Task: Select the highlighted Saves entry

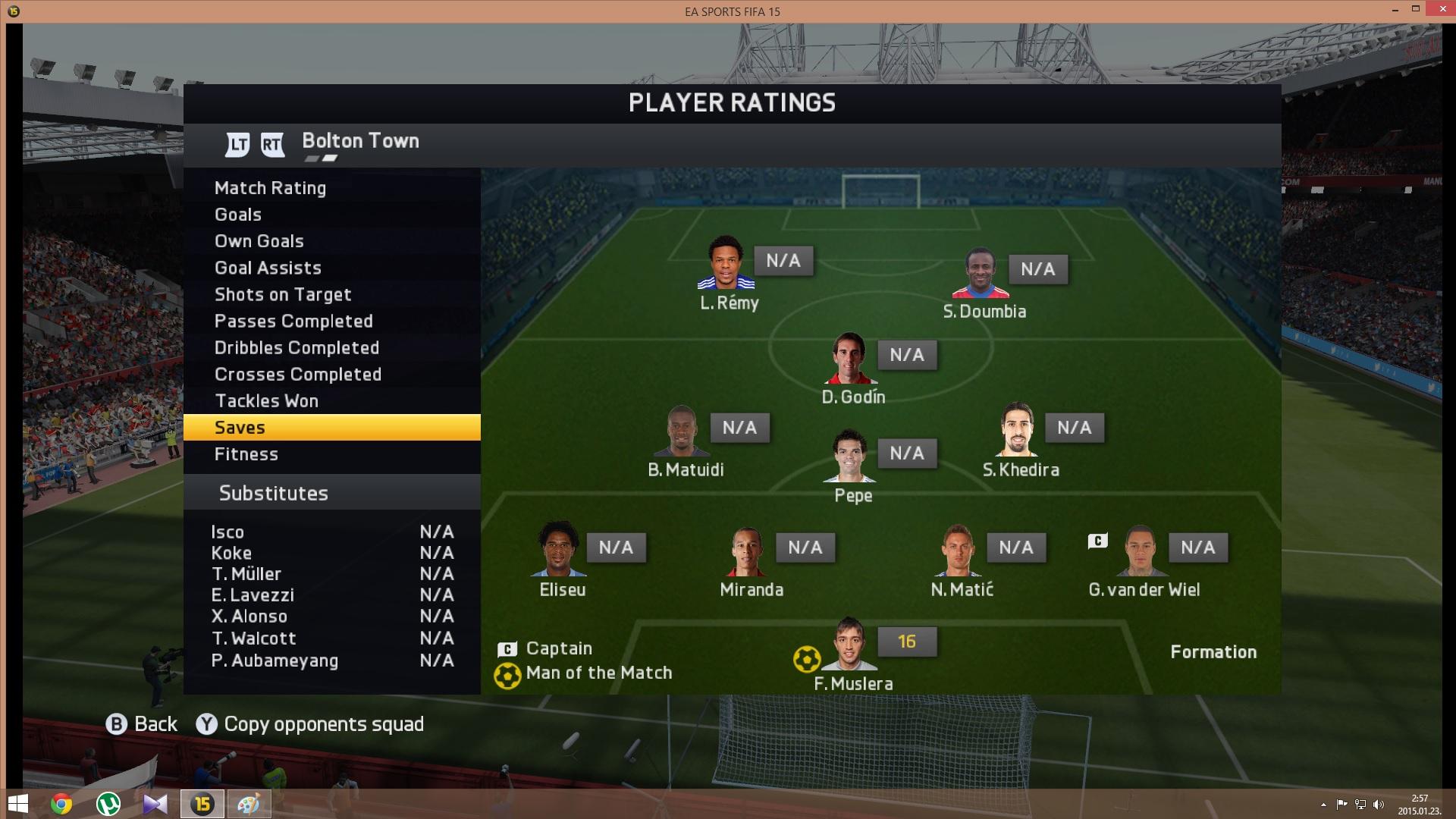Action: [331, 427]
